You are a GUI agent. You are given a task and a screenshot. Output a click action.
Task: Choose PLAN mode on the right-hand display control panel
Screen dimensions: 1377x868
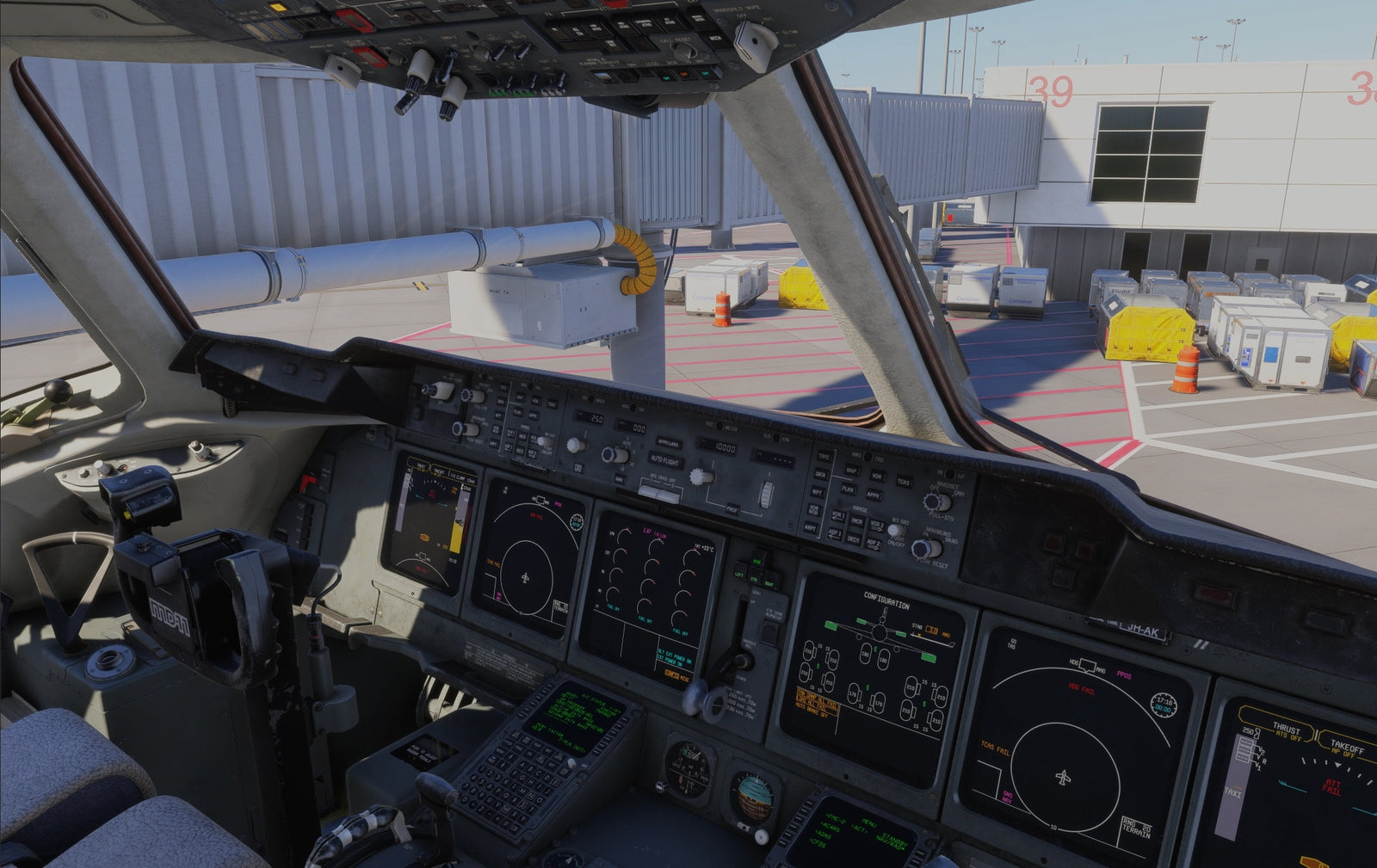point(848,489)
